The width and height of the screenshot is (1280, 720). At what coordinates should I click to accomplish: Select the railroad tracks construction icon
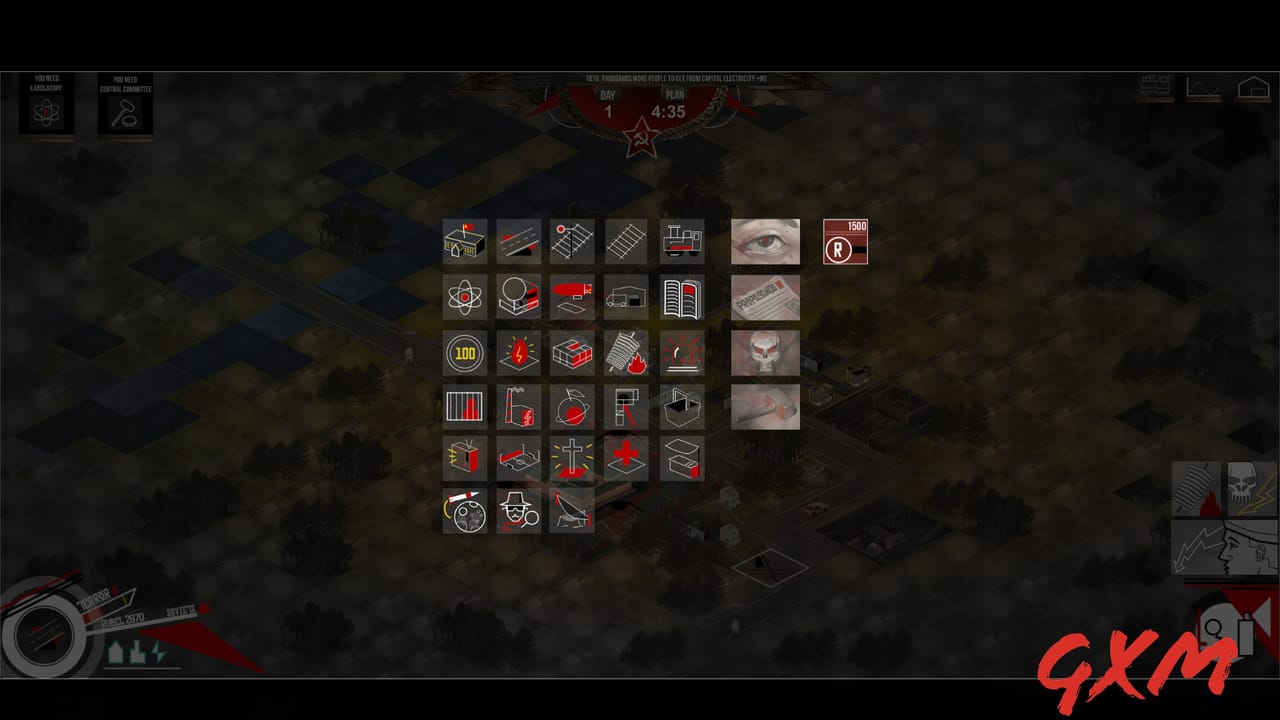[626, 240]
